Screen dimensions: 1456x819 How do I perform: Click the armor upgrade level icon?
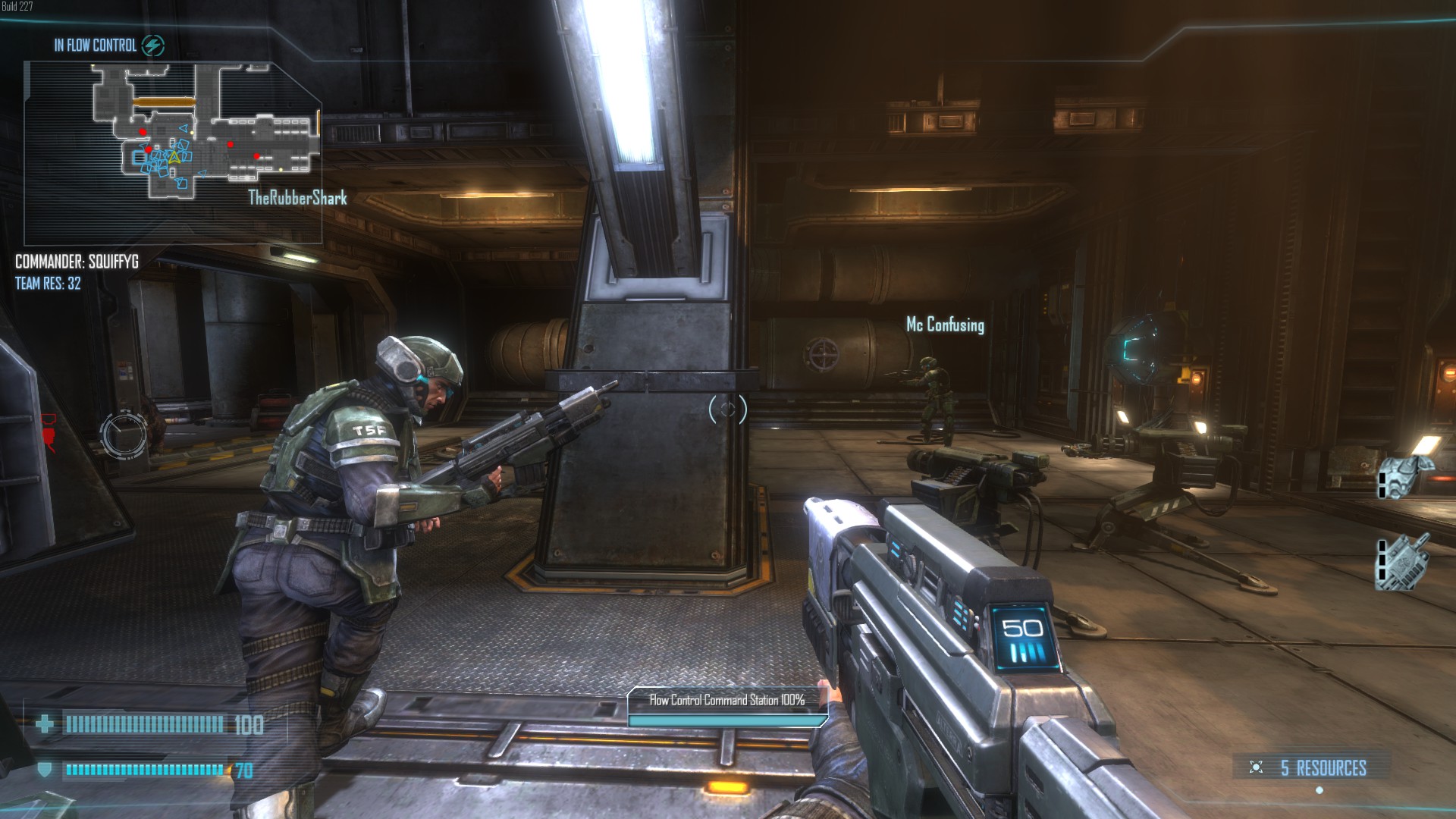(1405, 475)
